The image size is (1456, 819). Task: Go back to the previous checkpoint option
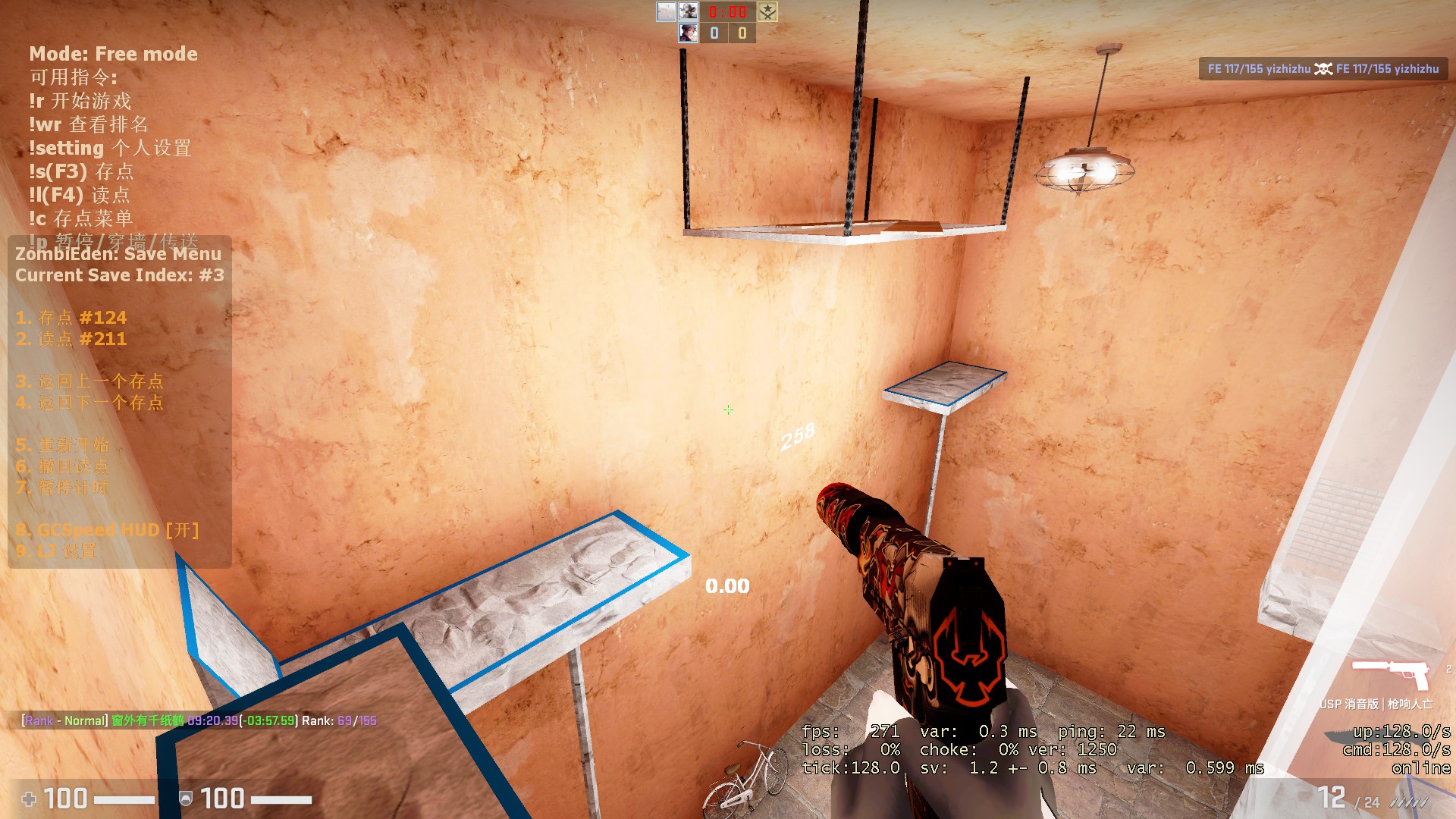coord(89,381)
